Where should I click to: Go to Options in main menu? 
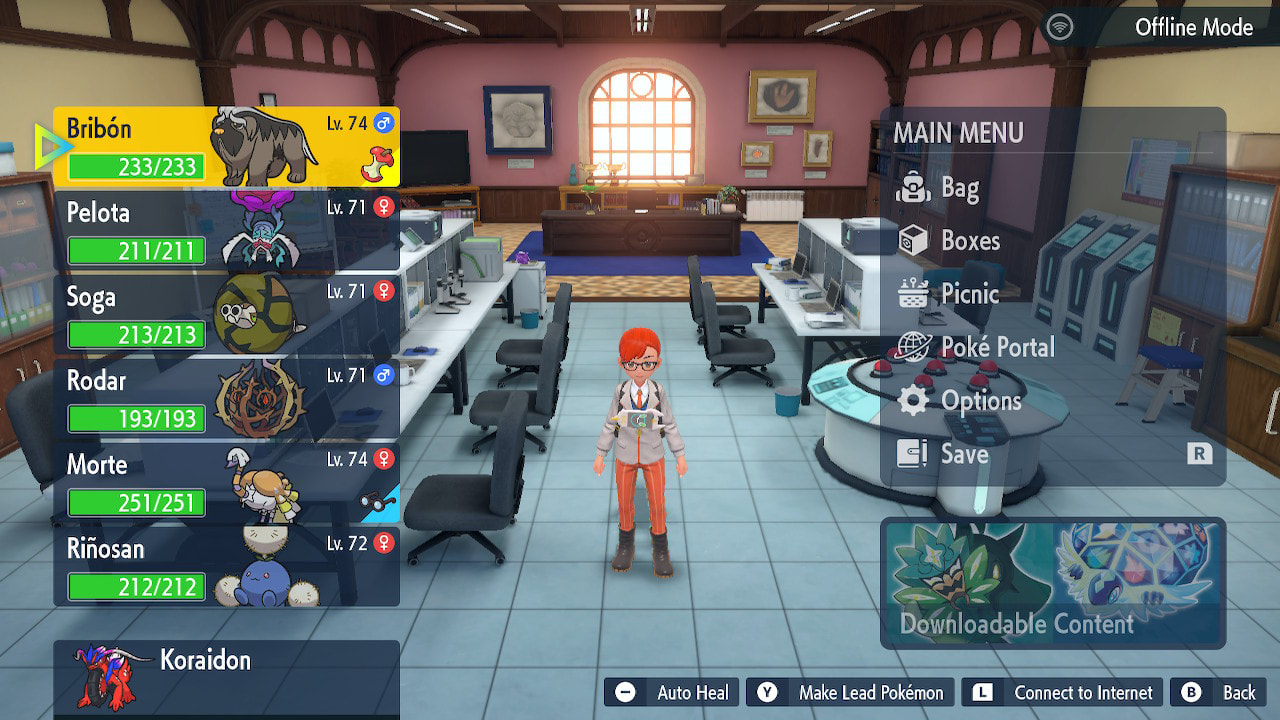tap(979, 401)
